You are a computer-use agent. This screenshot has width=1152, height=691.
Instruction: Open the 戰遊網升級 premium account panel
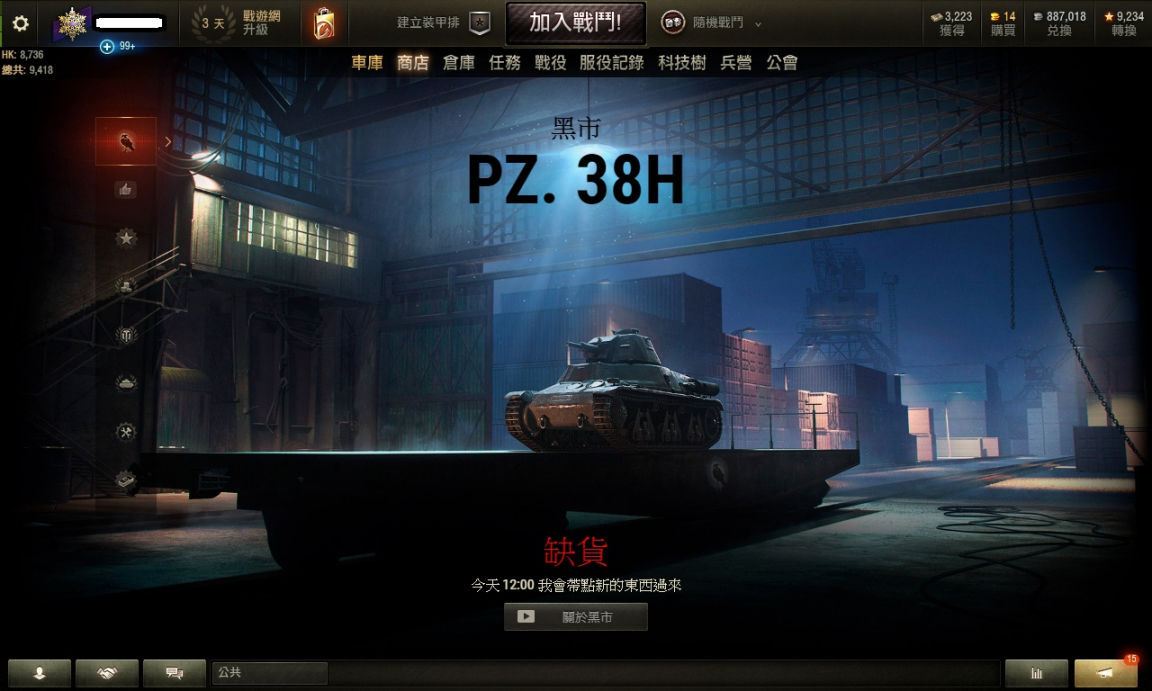(241, 23)
